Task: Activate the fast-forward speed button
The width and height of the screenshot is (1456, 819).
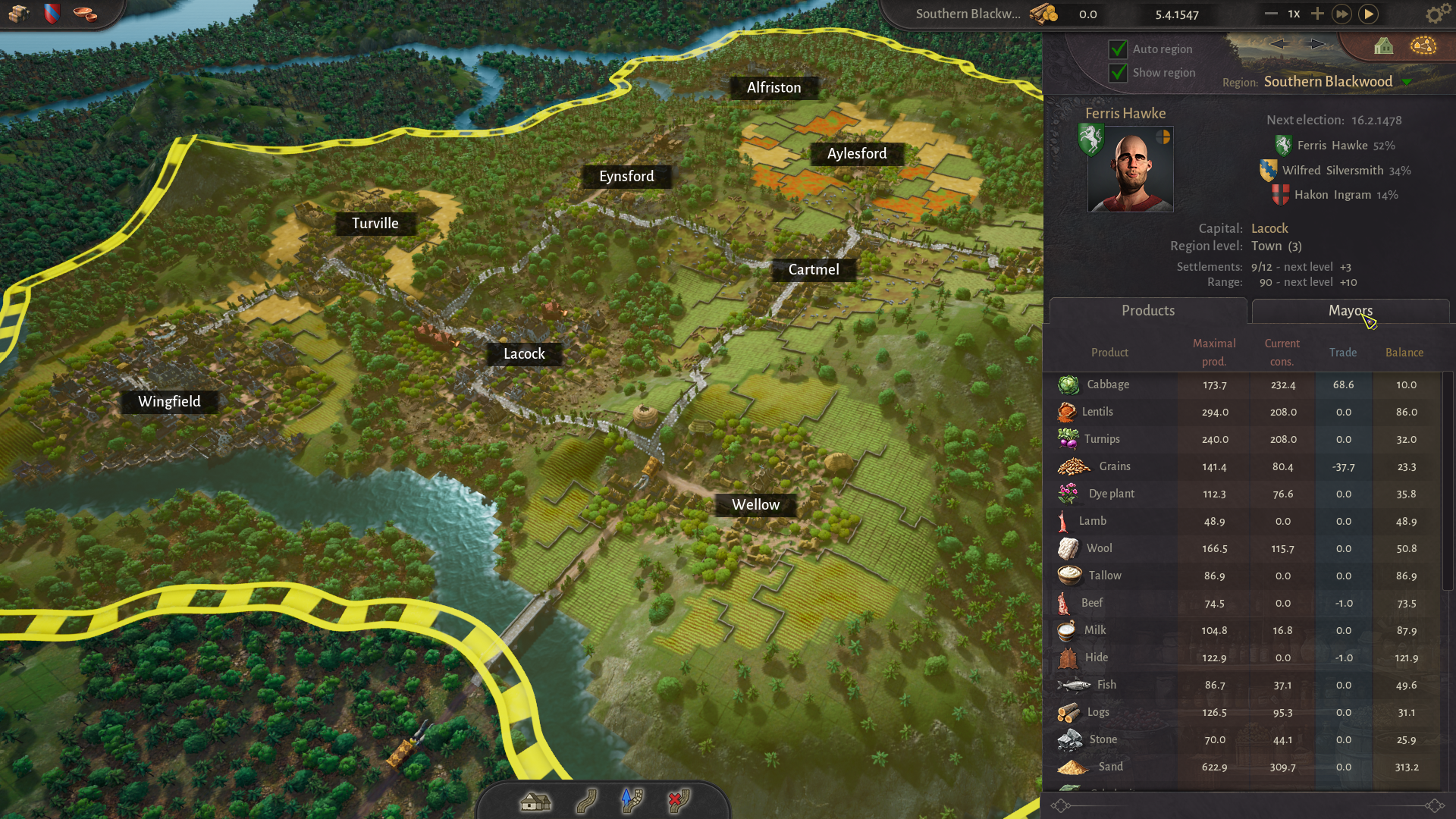Action: pos(1341,14)
